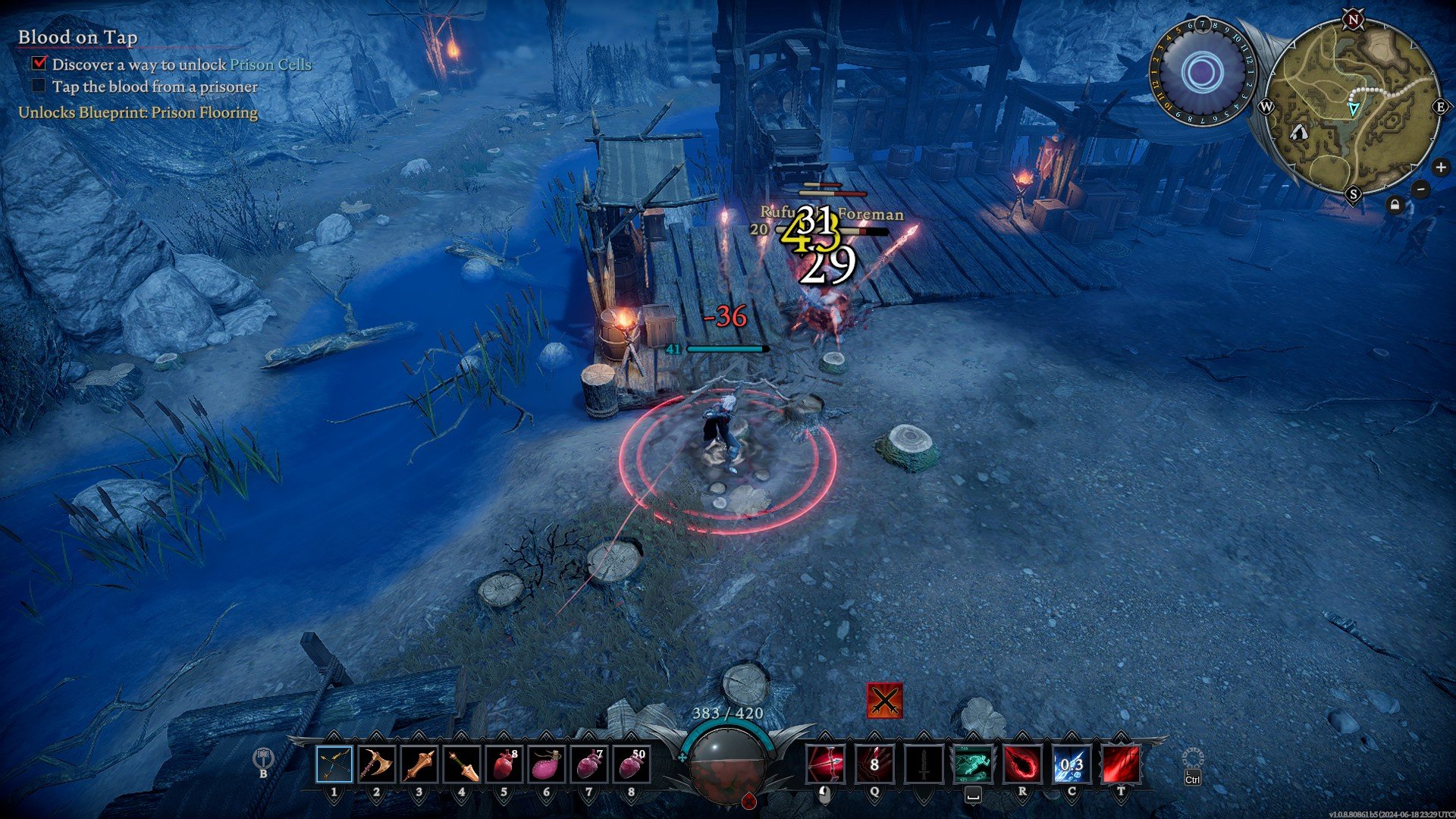Image resolution: width=1456 pixels, height=819 pixels.
Task: Select the Blood on Tap quest title
Action: coord(77,37)
